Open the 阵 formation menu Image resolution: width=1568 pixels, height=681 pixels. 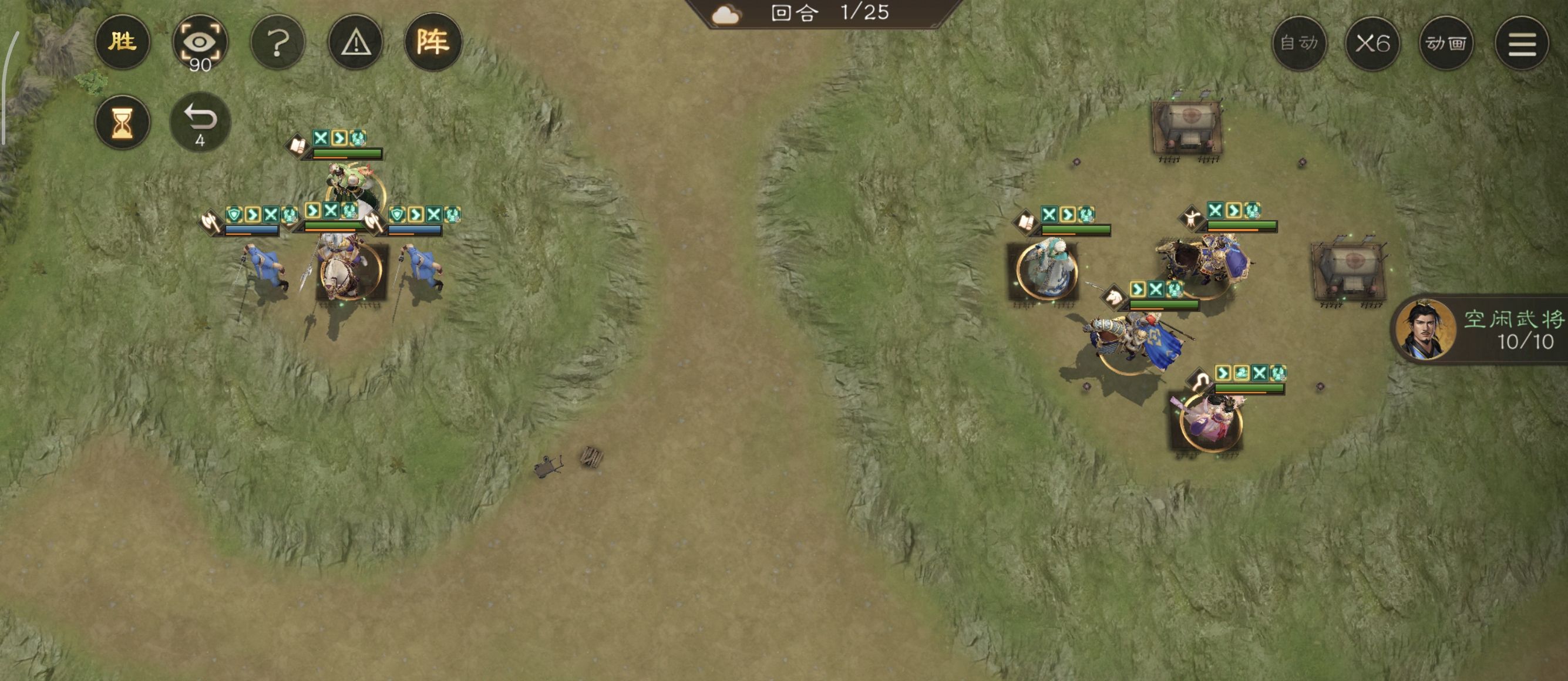coord(433,42)
